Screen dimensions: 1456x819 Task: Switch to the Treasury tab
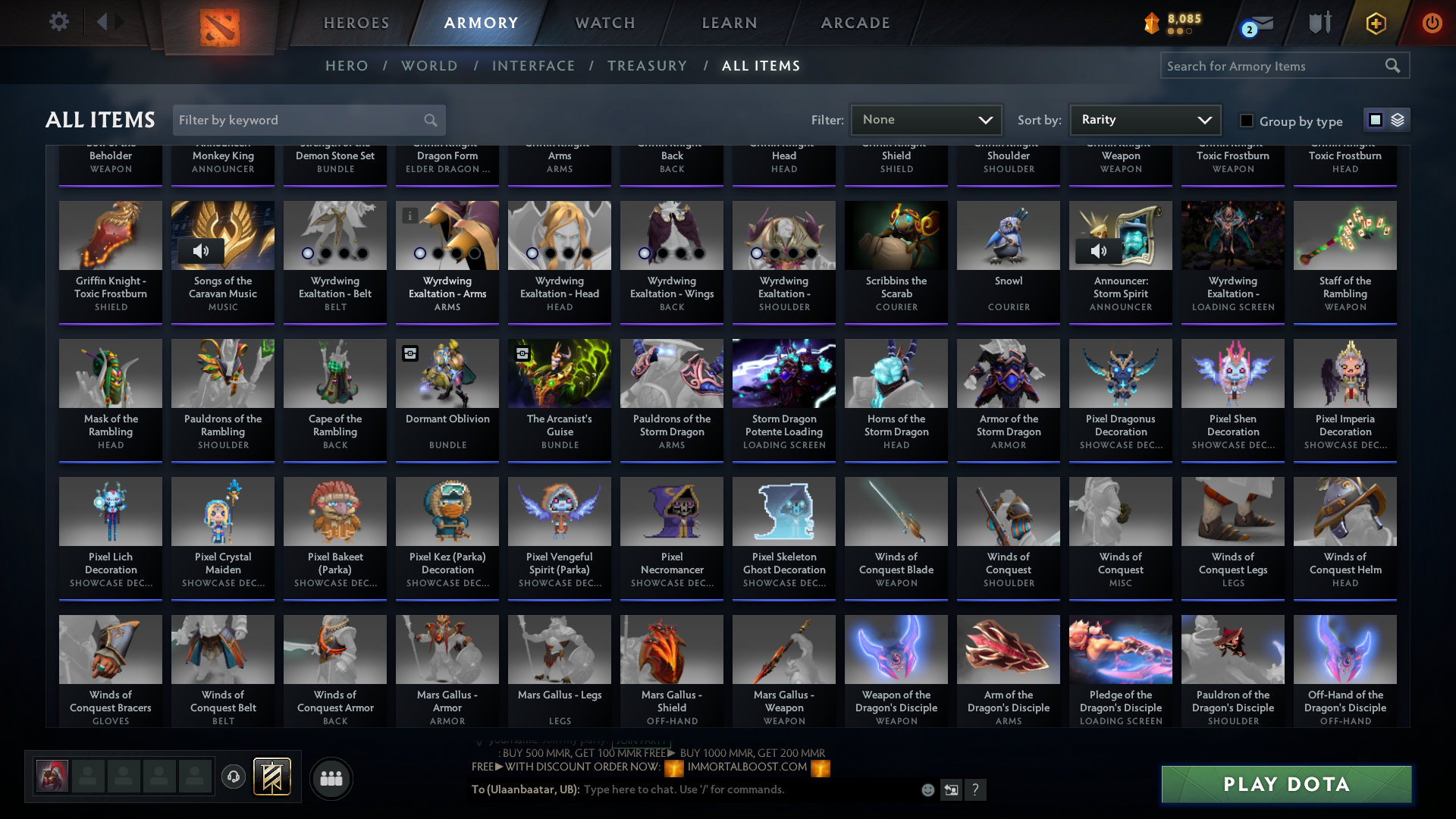648,66
